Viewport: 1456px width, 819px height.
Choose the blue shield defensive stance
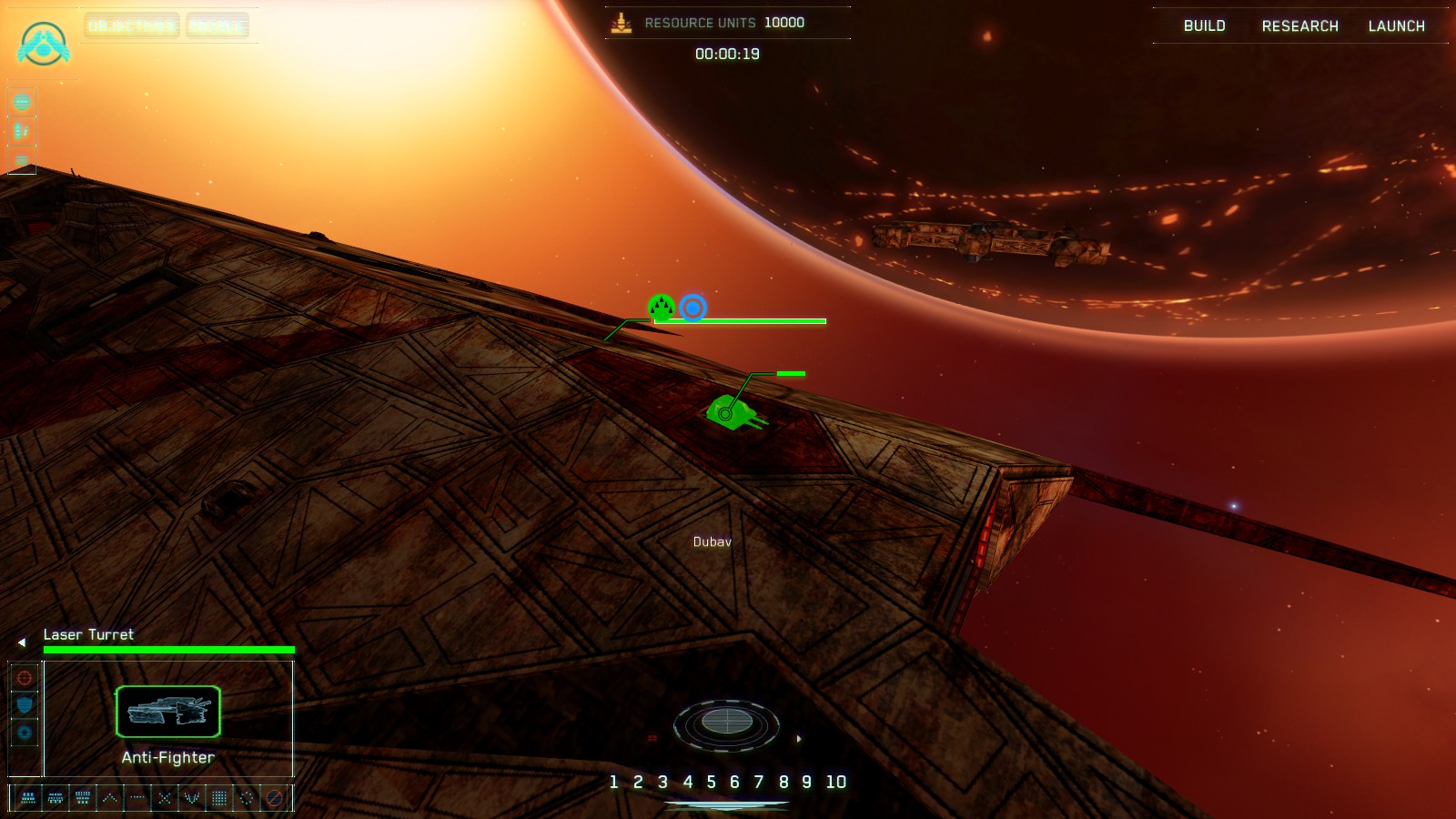(x=25, y=705)
